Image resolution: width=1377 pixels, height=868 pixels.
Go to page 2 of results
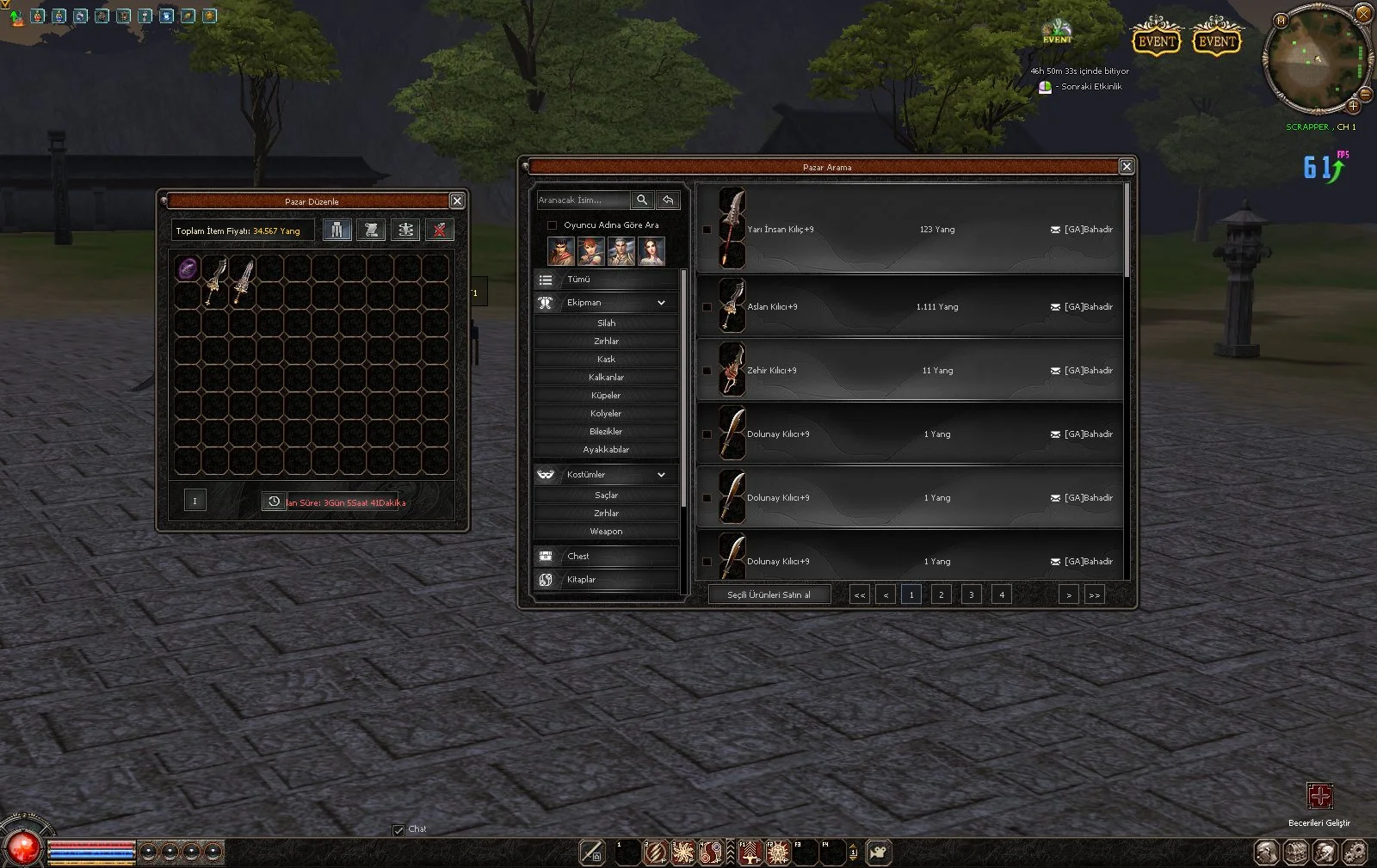point(941,594)
